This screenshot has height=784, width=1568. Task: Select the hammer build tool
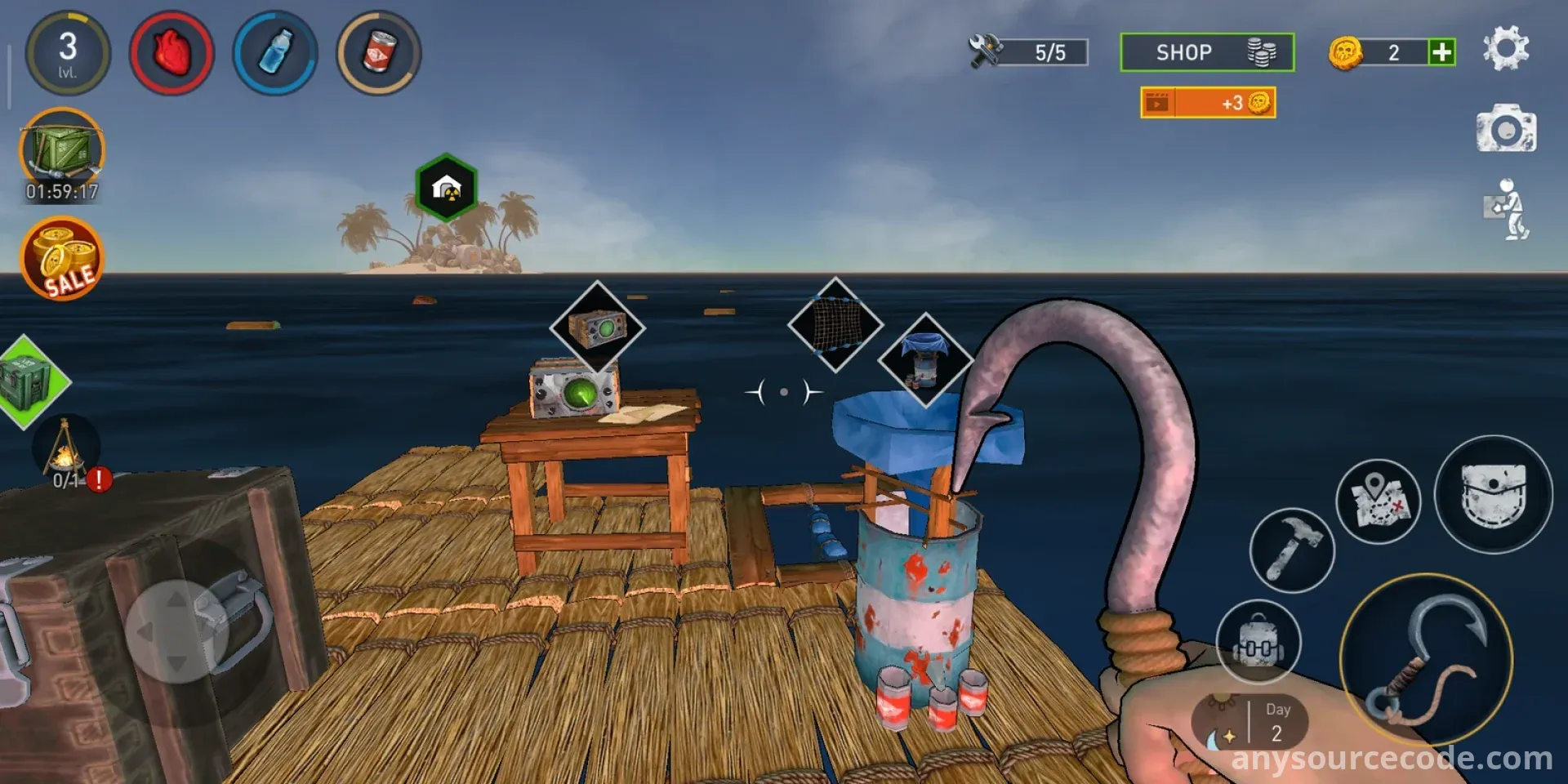(1291, 550)
